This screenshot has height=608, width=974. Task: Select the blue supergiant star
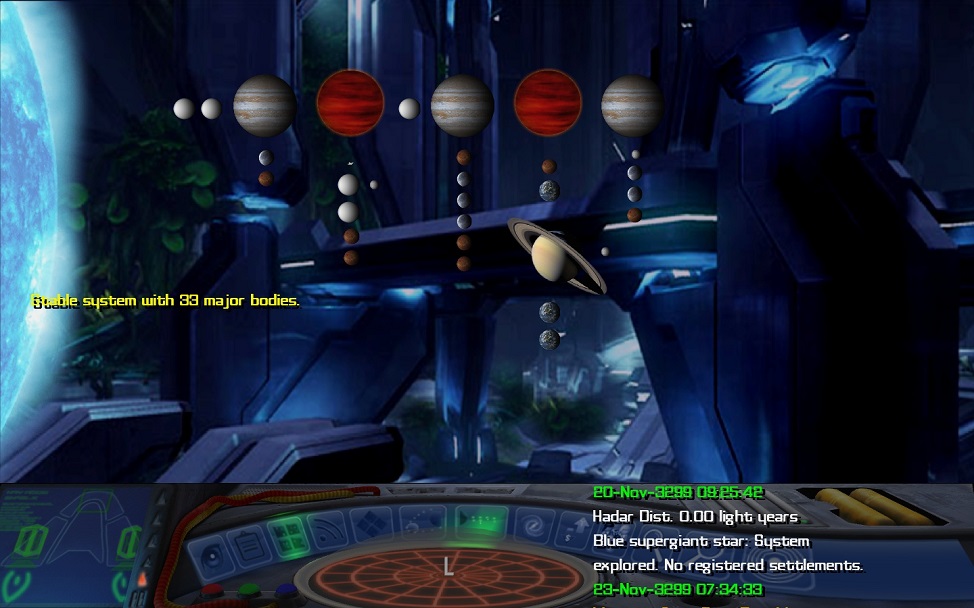click(x=30, y=200)
